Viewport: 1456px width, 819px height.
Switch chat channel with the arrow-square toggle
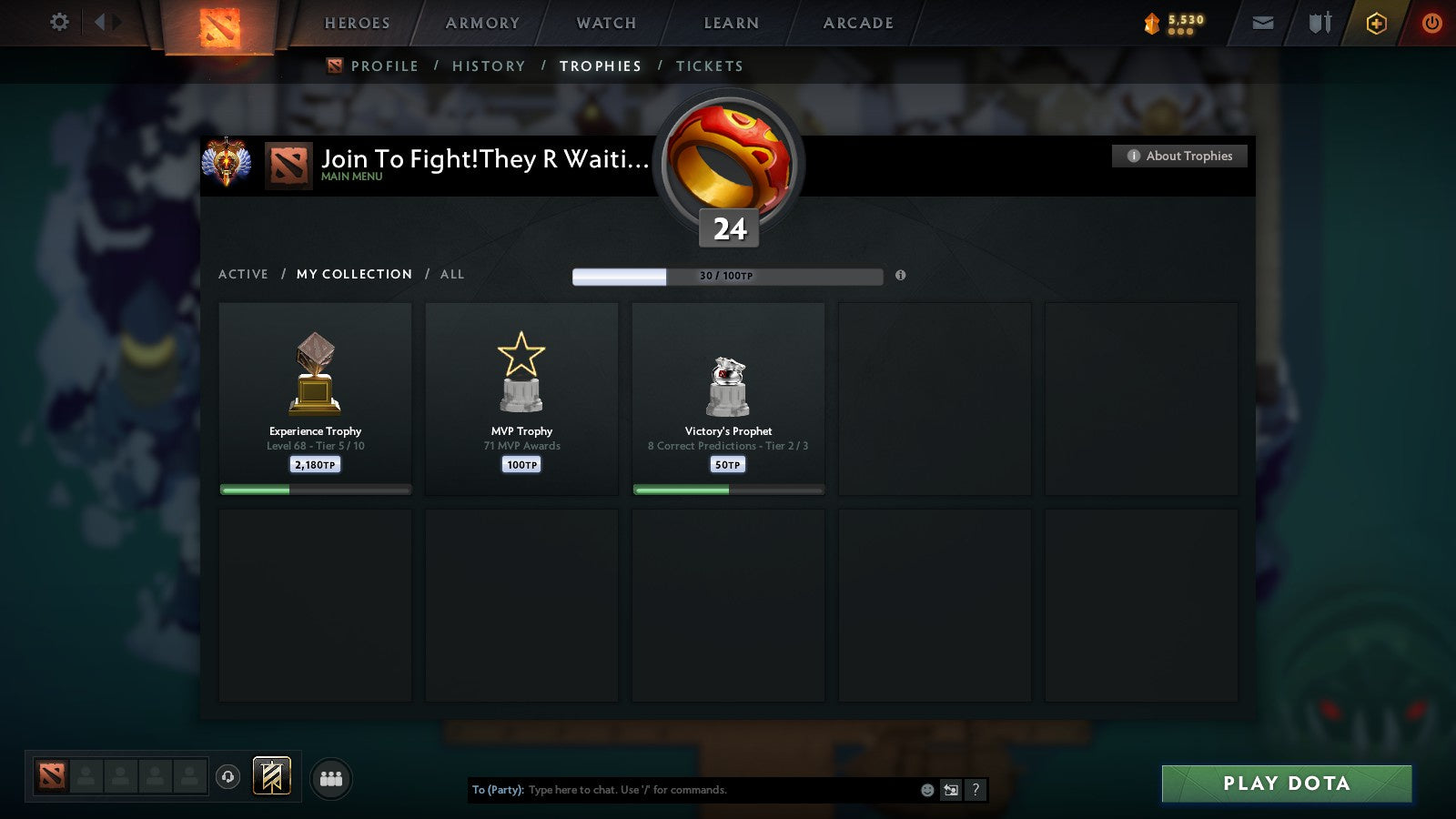coord(950,791)
